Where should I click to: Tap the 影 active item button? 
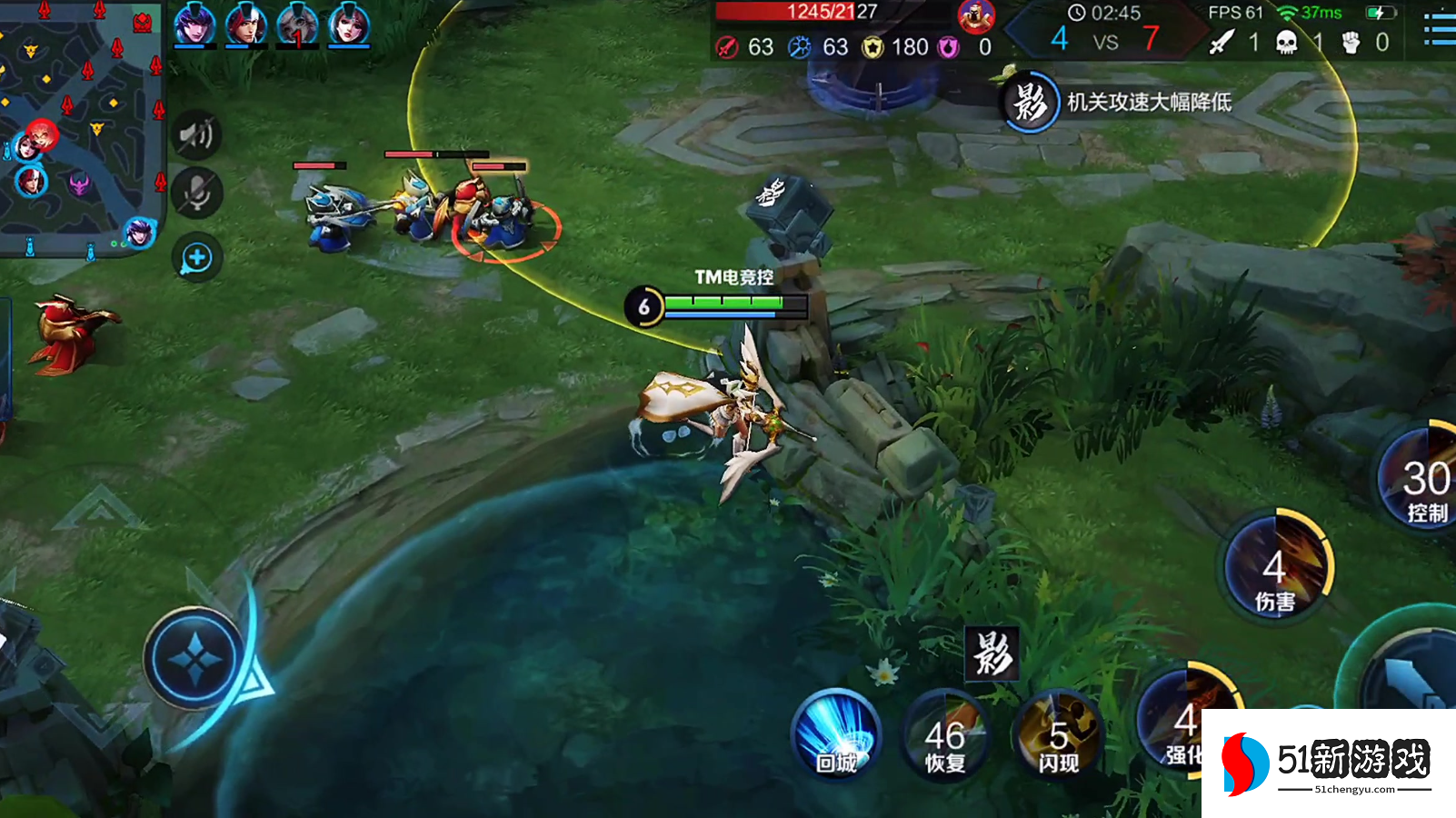tap(992, 653)
